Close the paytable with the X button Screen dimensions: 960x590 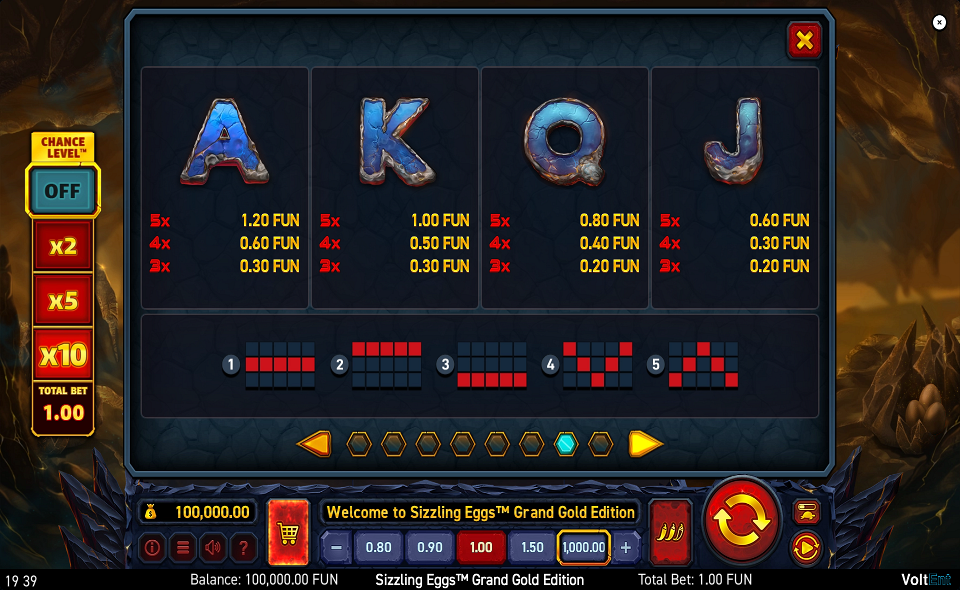pyautogui.click(x=803, y=40)
